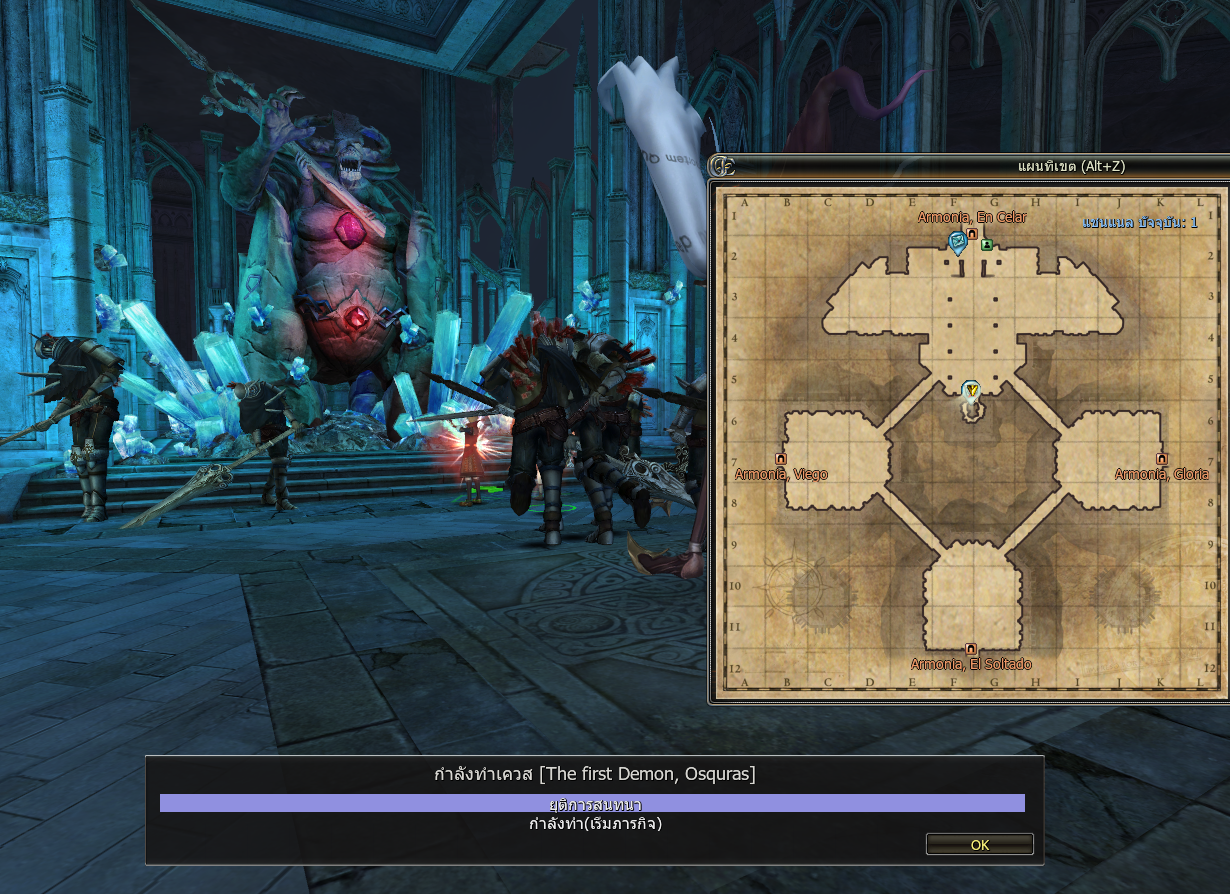This screenshot has width=1230, height=894.
Task: Click the Armonia, El Soltado portal marker
Action: 970,649
